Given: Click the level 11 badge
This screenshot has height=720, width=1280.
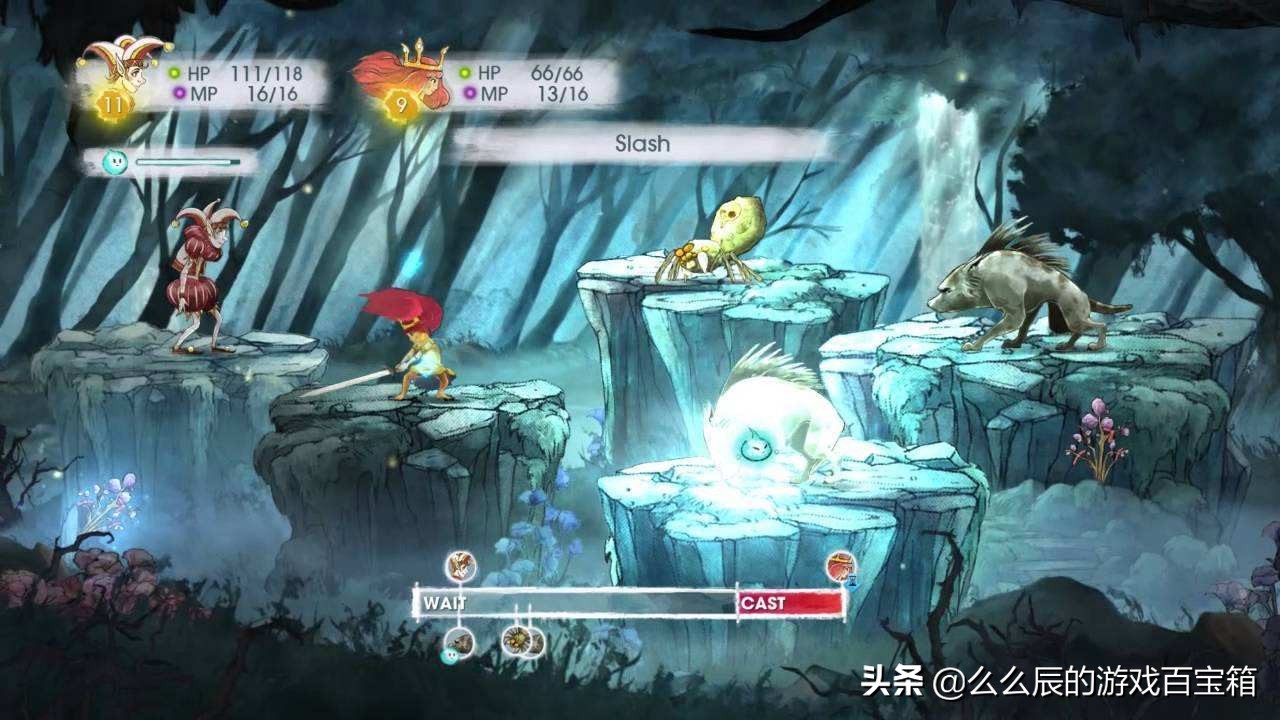Looking at the screenshot, I should (113, 104).
